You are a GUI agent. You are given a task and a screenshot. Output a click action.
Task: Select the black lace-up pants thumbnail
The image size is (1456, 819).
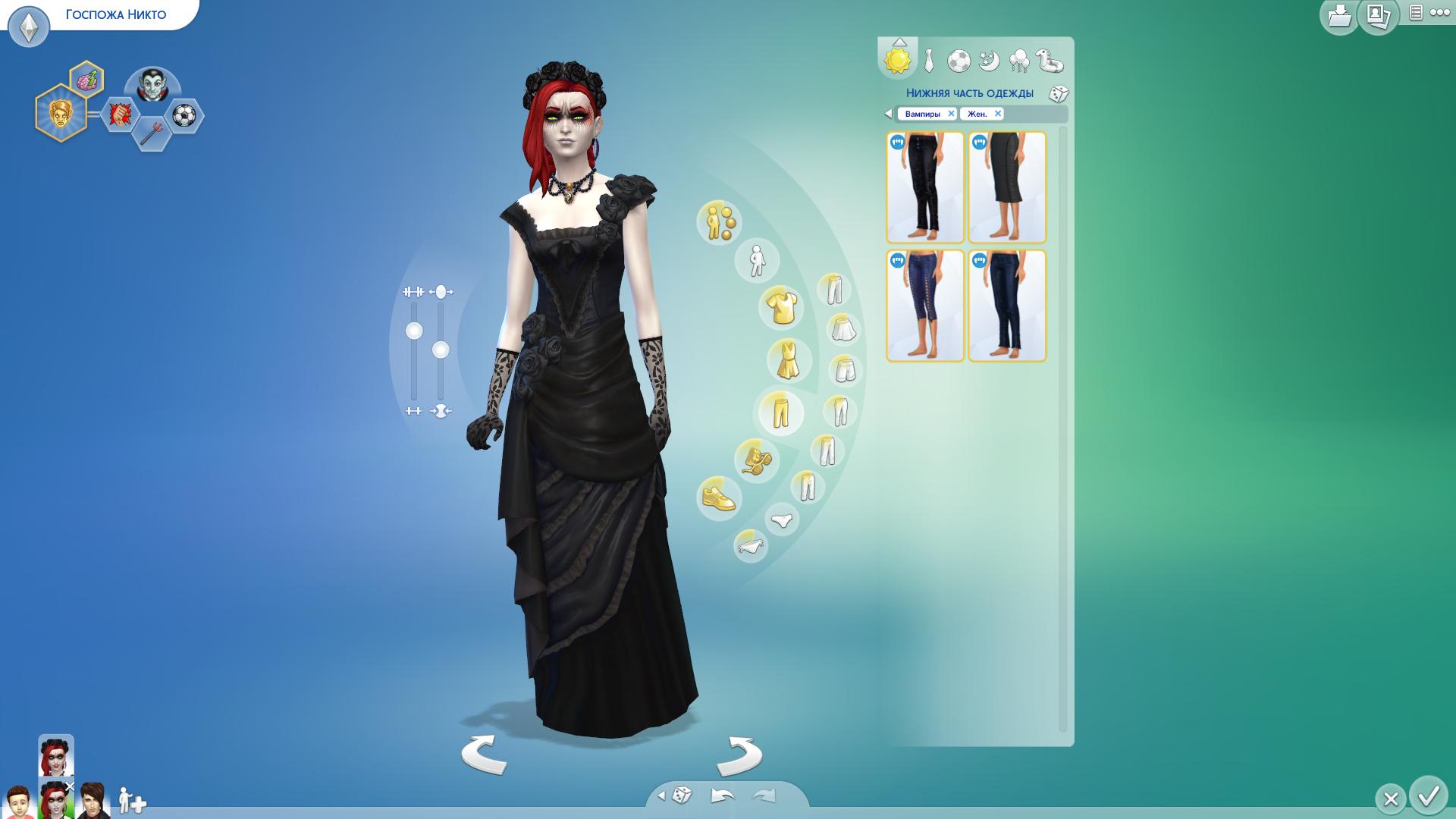click(x=925, y=187)
